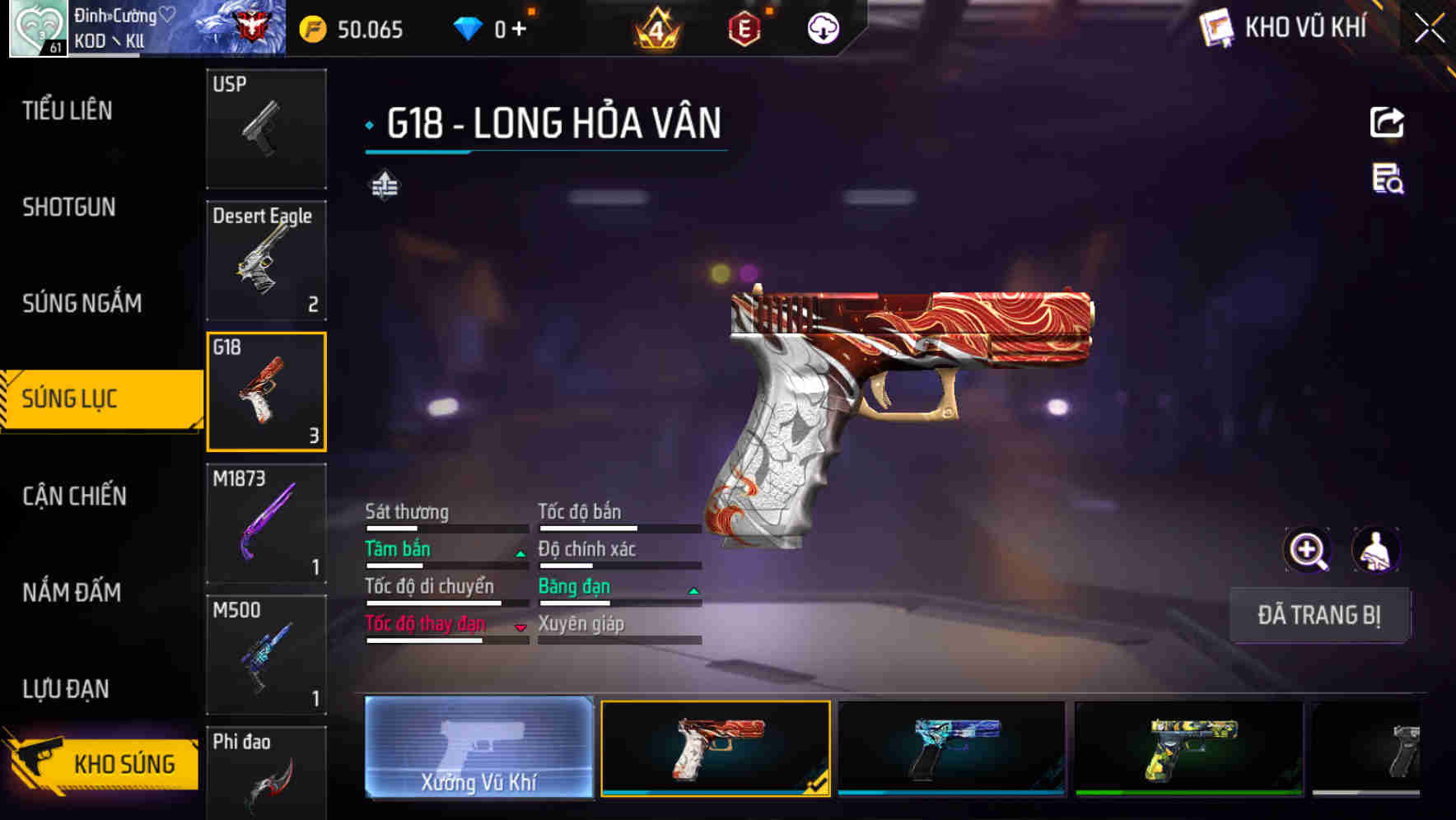The image size is (1456, 820).
Task: Switch to the Tiểu Liên category
Action: tap(68, 110)
